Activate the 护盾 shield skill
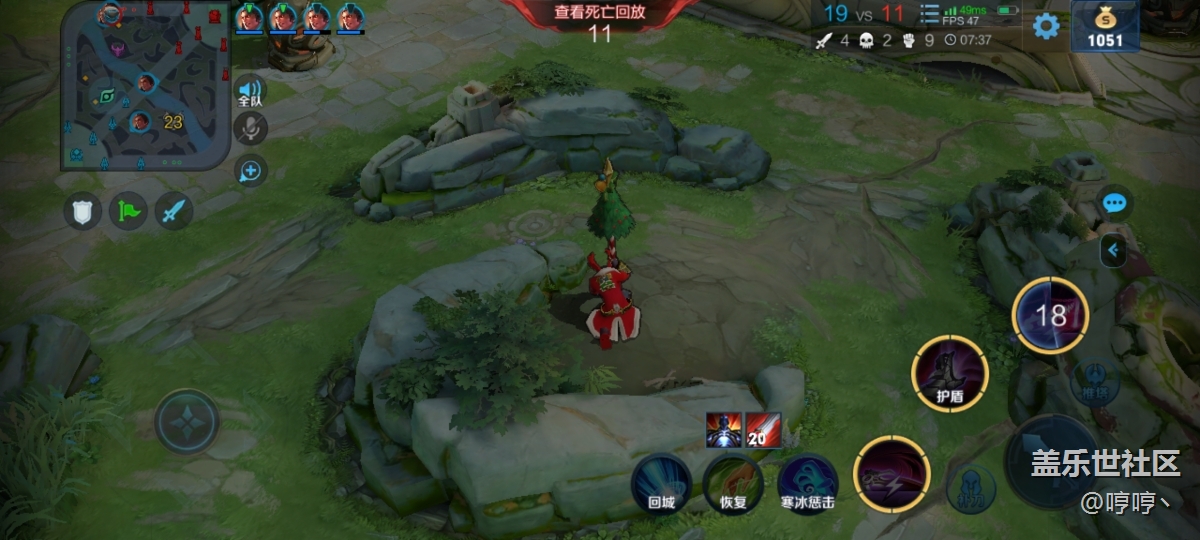The height and width of the screenshot is (540, 1200). 950,373
